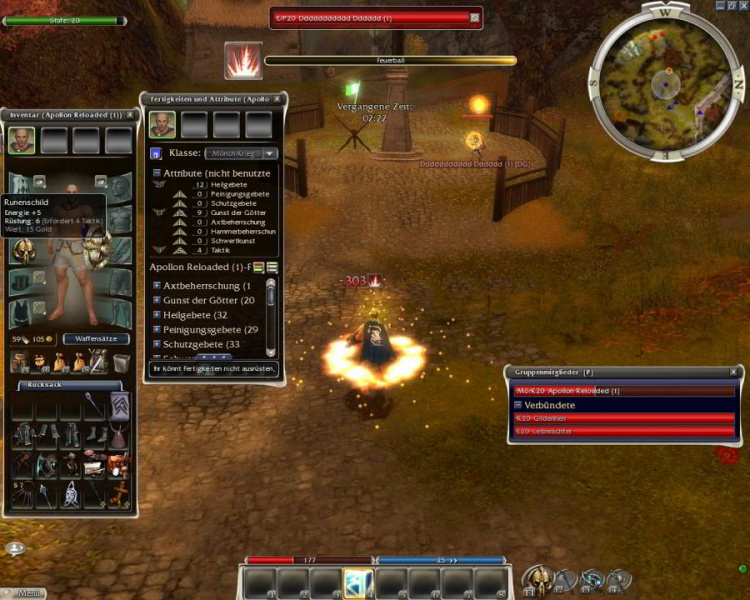The height and width of the screenshot is (600, 750).
Task: Expand the Heilgebete skill list
Action: (x=157, y=315)
